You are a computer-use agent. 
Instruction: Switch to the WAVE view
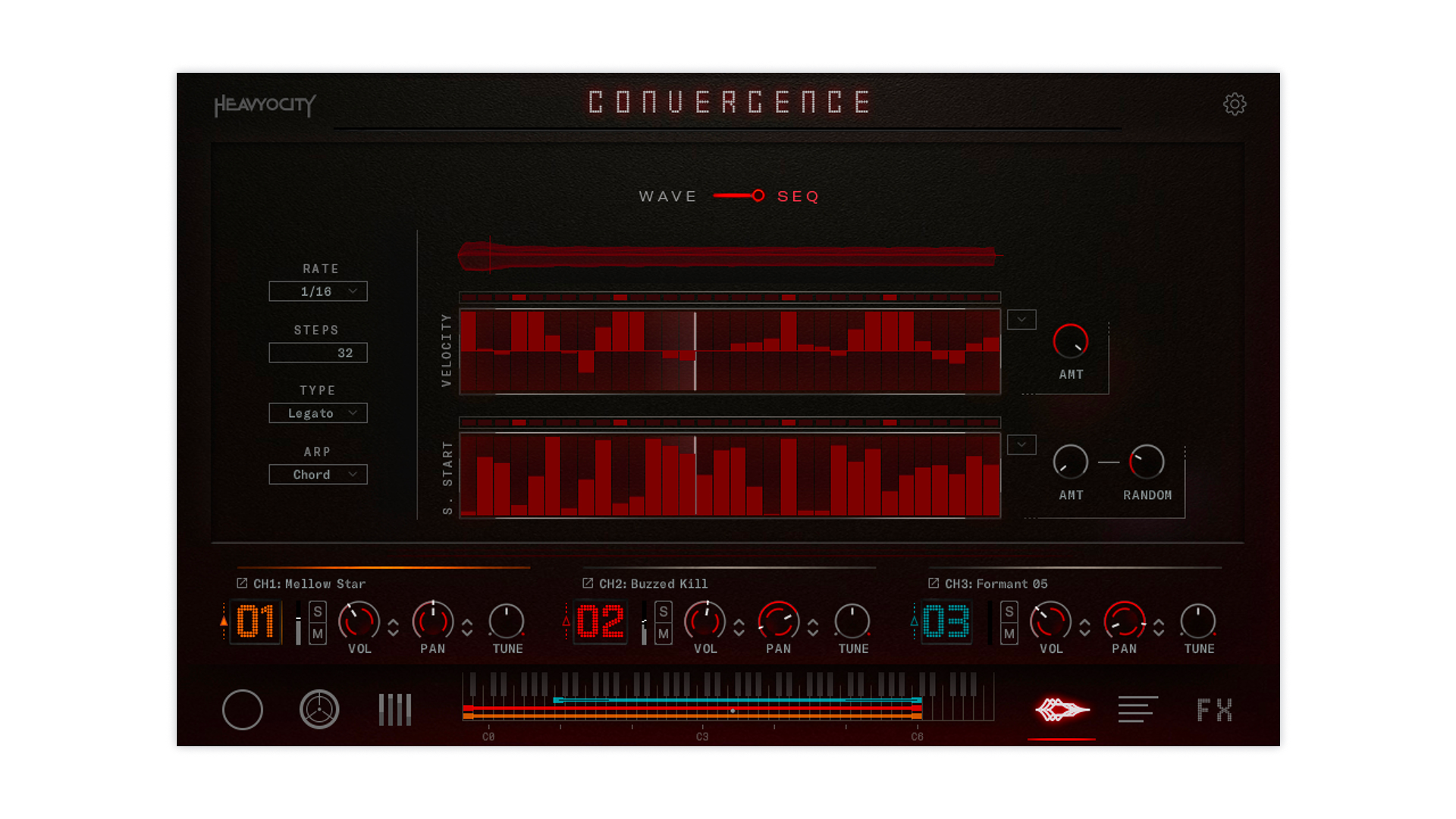tap(668, 196)
